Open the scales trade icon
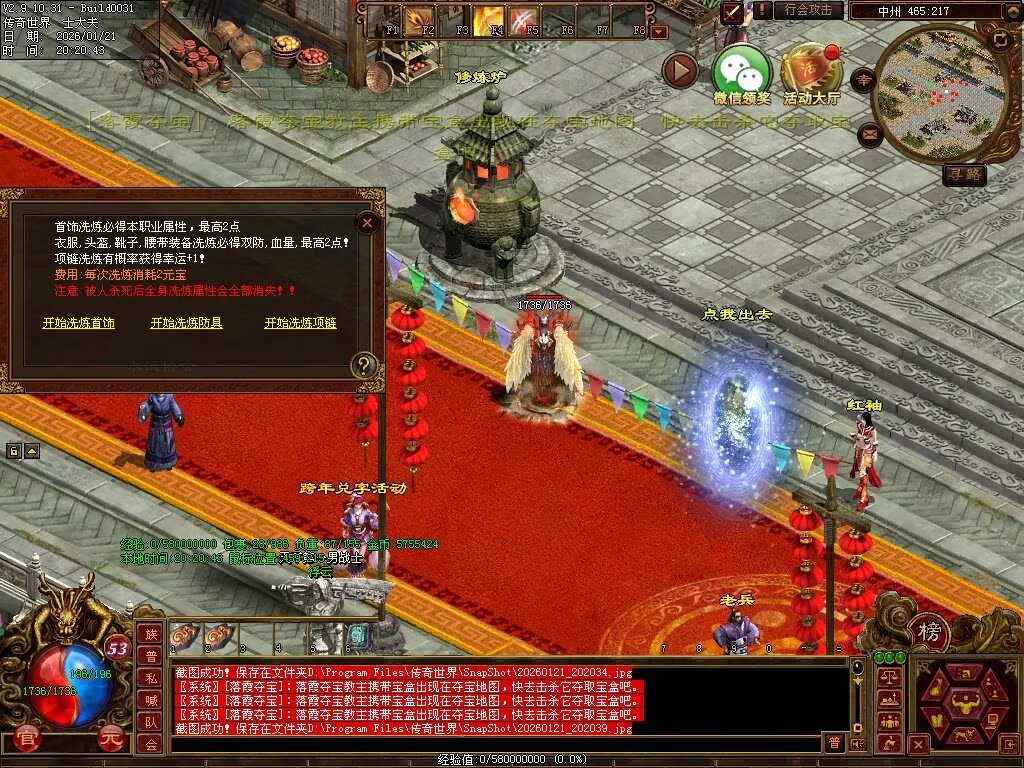Screen dimensions: 1024x768 888,678
